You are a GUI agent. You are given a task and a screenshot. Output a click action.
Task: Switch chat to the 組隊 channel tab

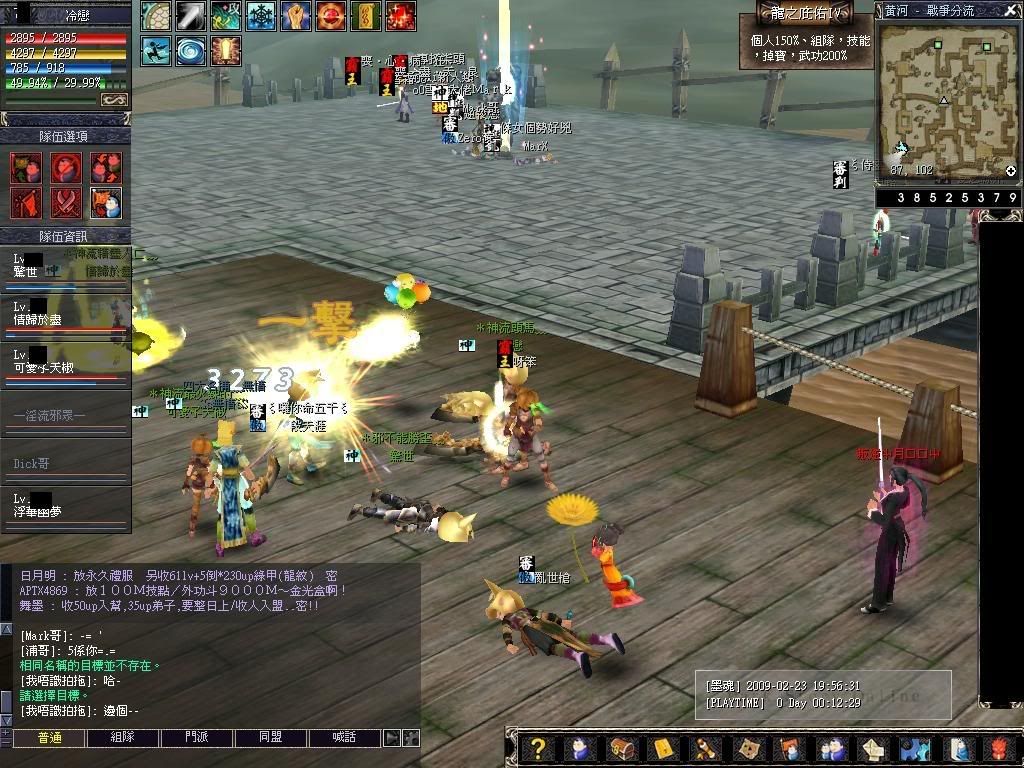pyautogui.click(x=110, y=738)
